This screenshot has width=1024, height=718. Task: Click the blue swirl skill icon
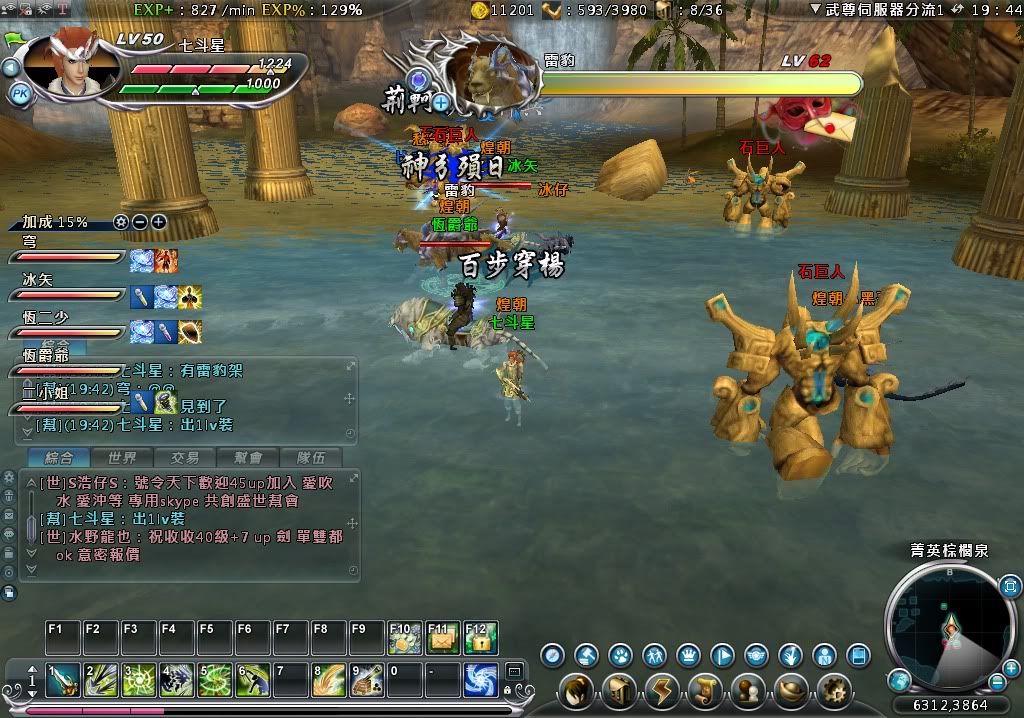481,680
